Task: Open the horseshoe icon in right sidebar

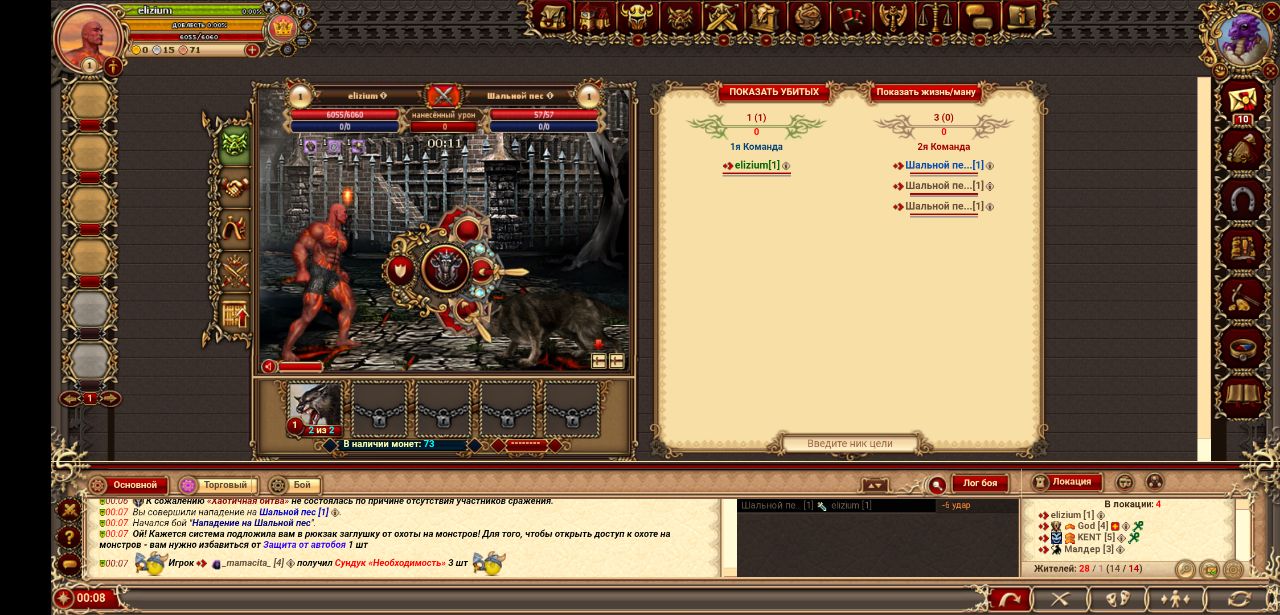Action: 1243,200
